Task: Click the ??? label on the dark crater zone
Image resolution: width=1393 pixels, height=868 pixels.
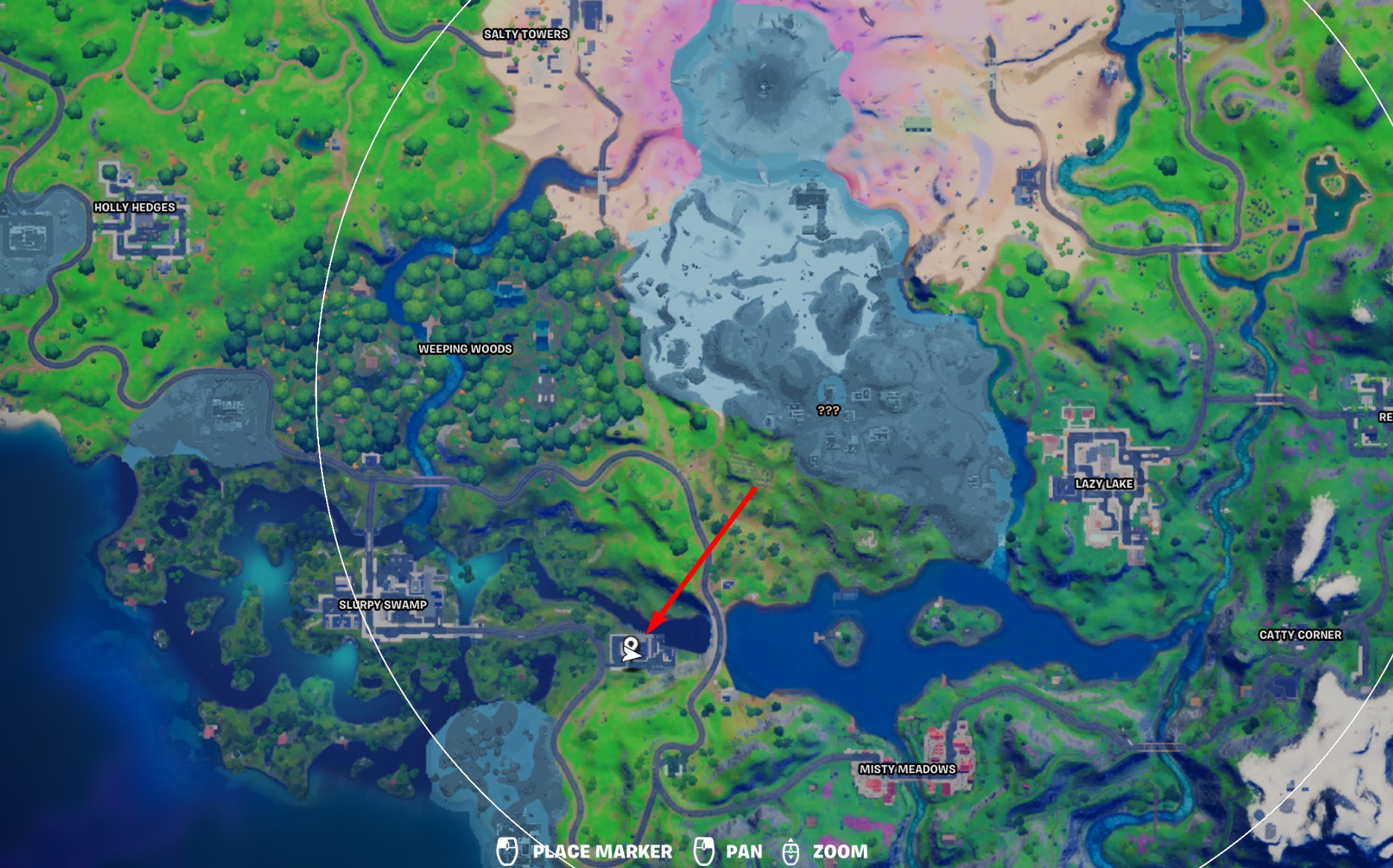Action: click(x=827, y=410)
